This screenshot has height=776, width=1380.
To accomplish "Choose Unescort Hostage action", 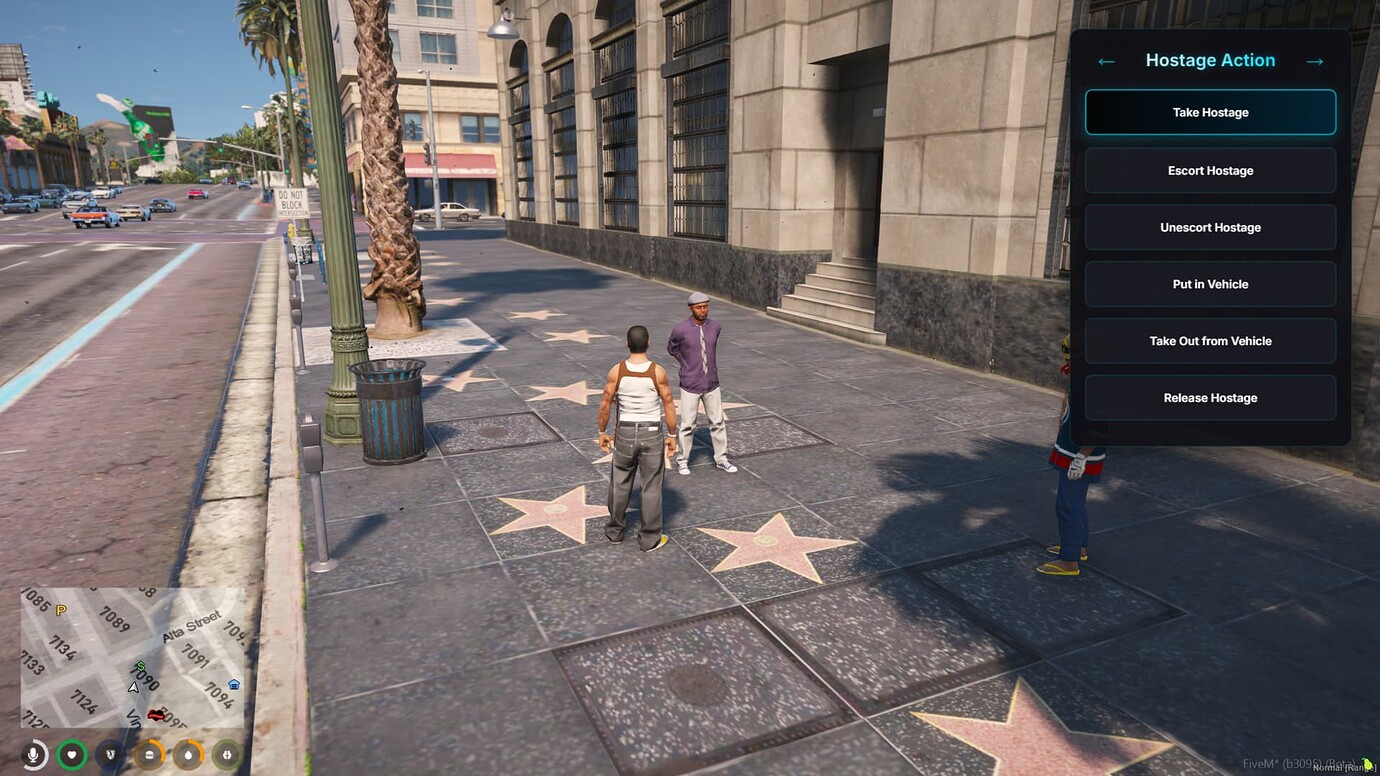I will tap(1210, 227).
